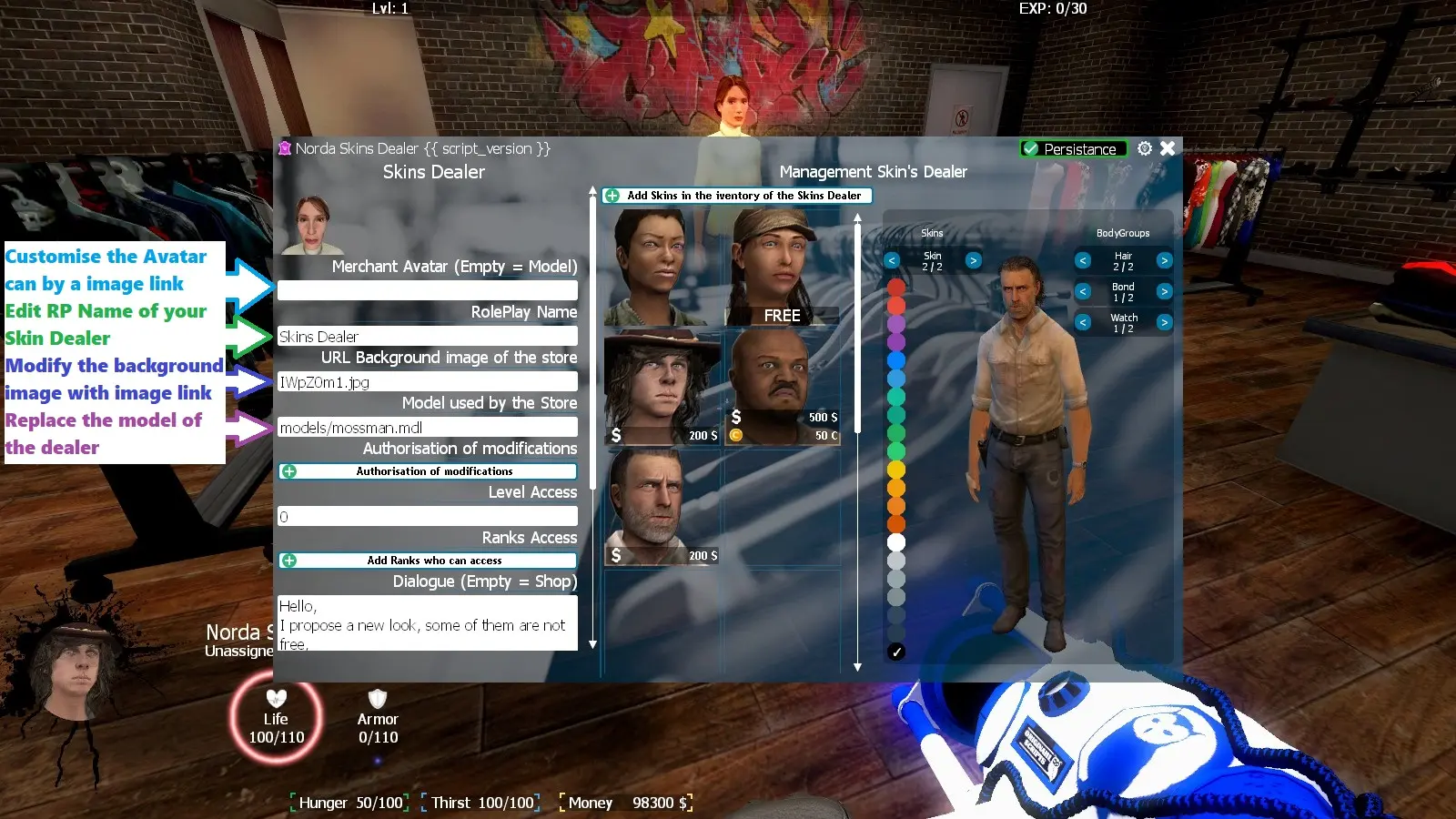Click the pink bag icon beside Norda Skins Dealer
1456x819 pixels.
tap(285, 148)
